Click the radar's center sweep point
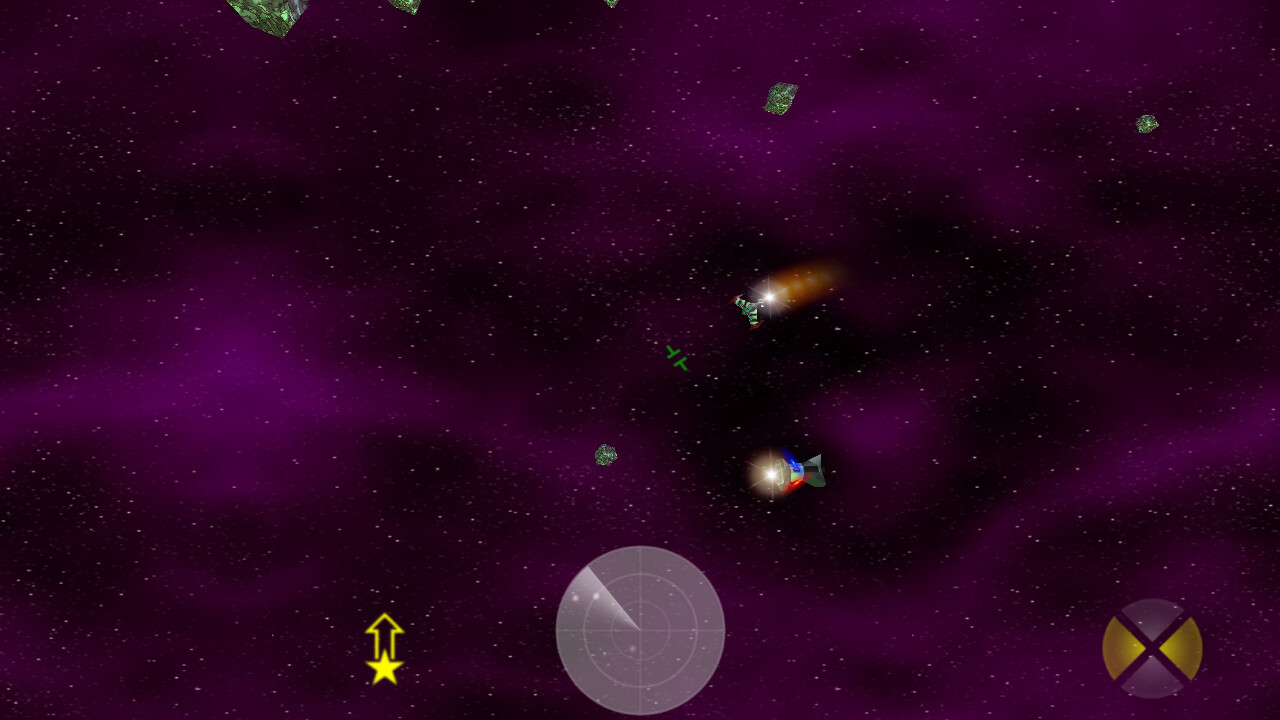 pos(640,630)
